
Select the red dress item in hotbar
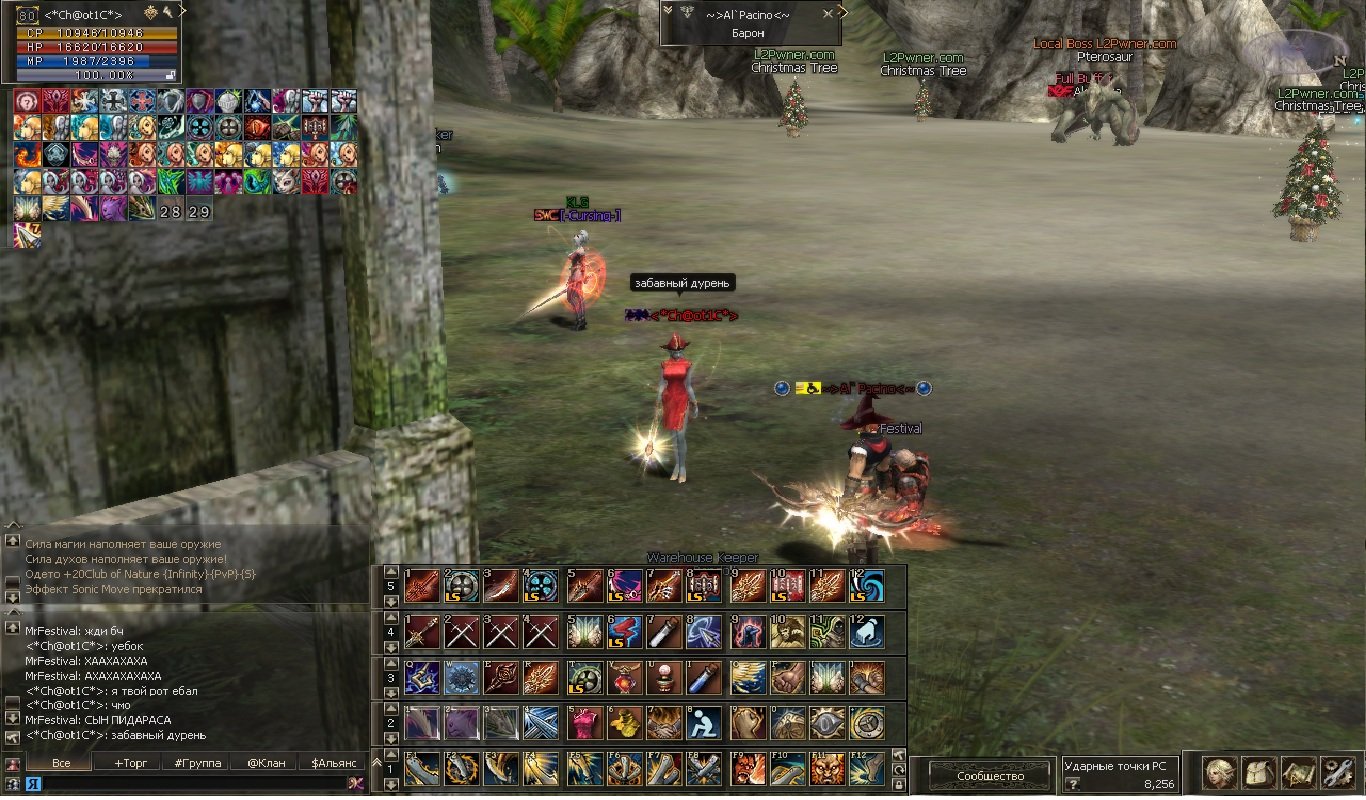(x=583, y=722)
